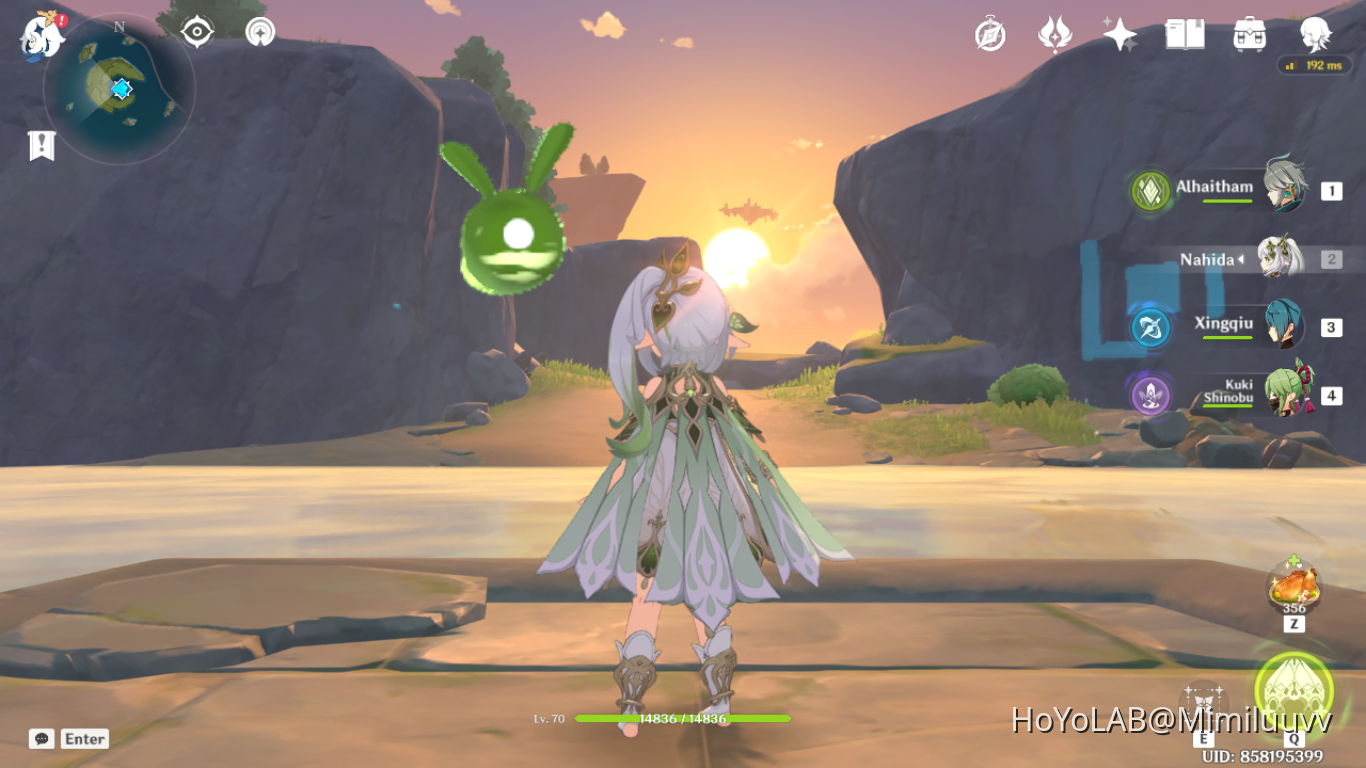Click the co-op mode icon near minimap
The image size is (1366, 768).
coord(260,32)
